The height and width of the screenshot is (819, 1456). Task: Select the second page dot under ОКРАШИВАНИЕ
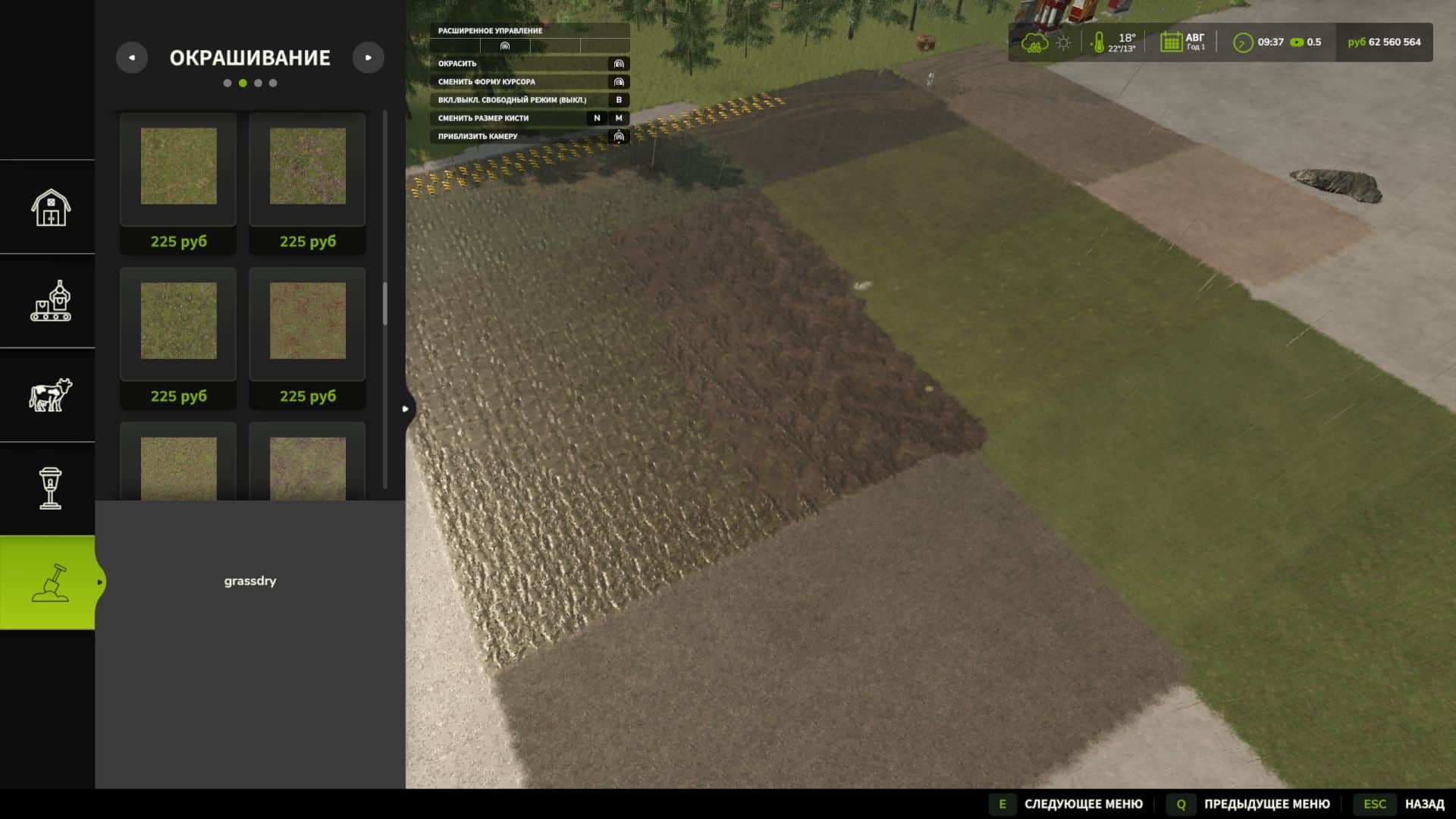243,83
